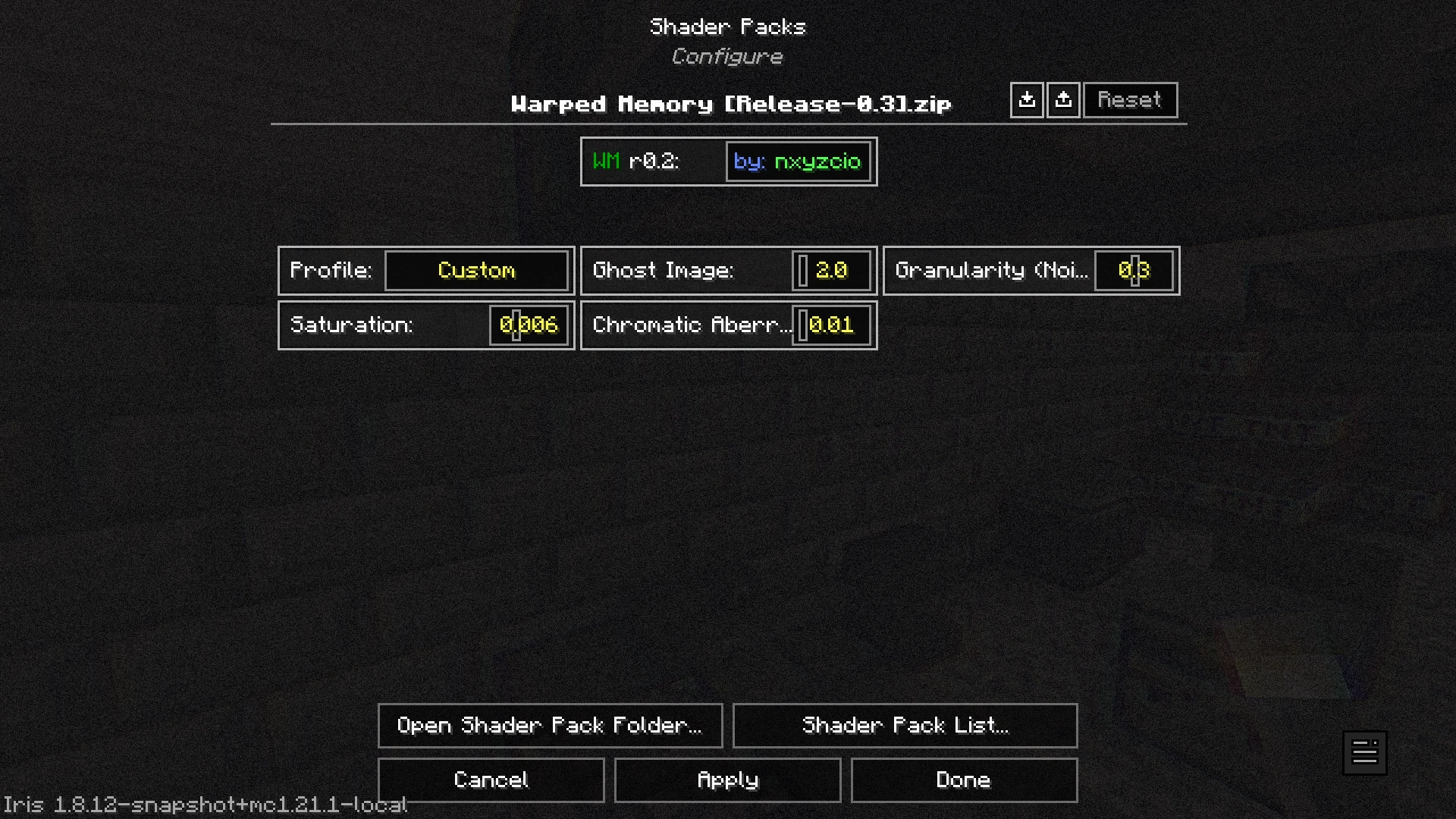Screen dimensions: 1456x819
Task: Click the Shader Packs header
Action: [x=727, y=26]
